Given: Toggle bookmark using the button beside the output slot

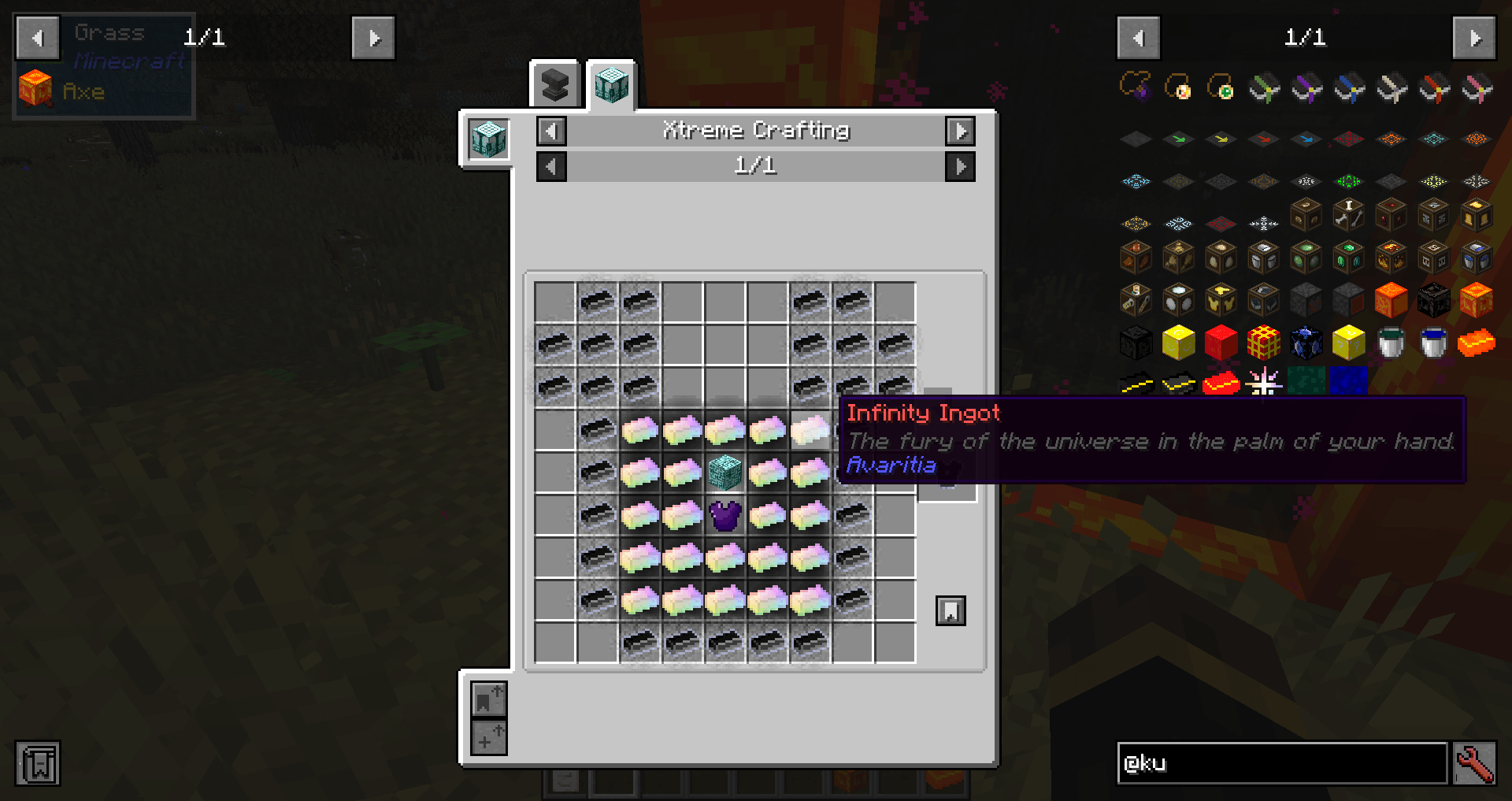Looking at the screenshot, I should (x=950, y=610).
